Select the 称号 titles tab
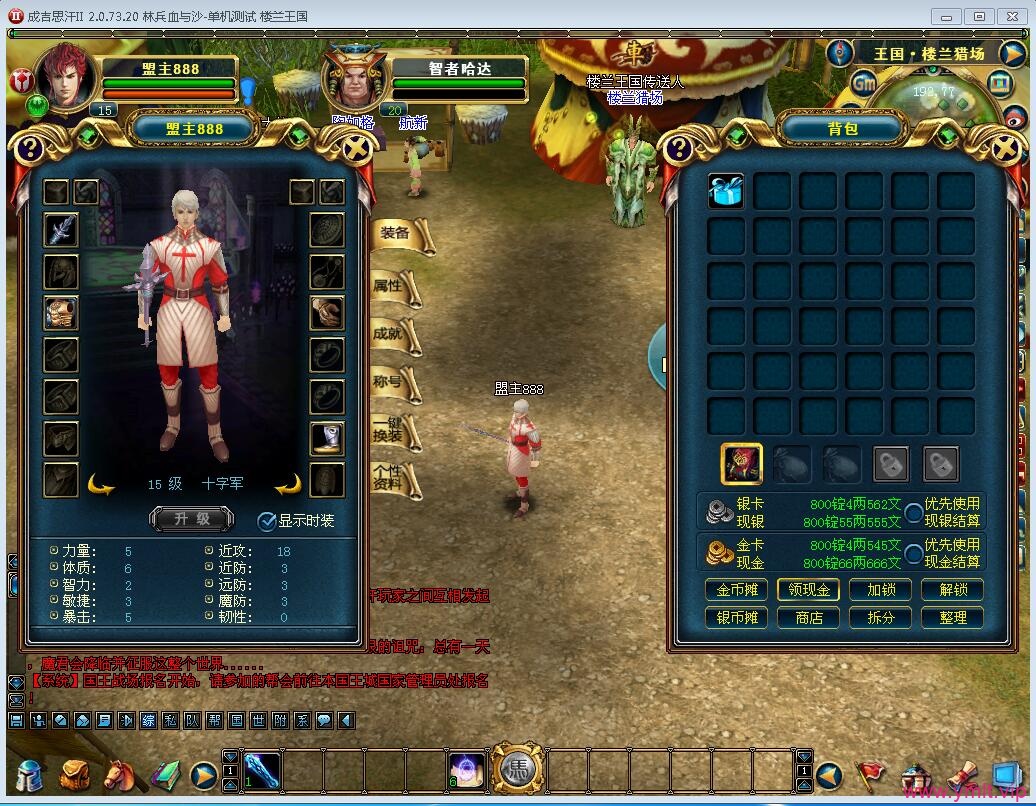 pyautogui.click(x=389, y=380)
